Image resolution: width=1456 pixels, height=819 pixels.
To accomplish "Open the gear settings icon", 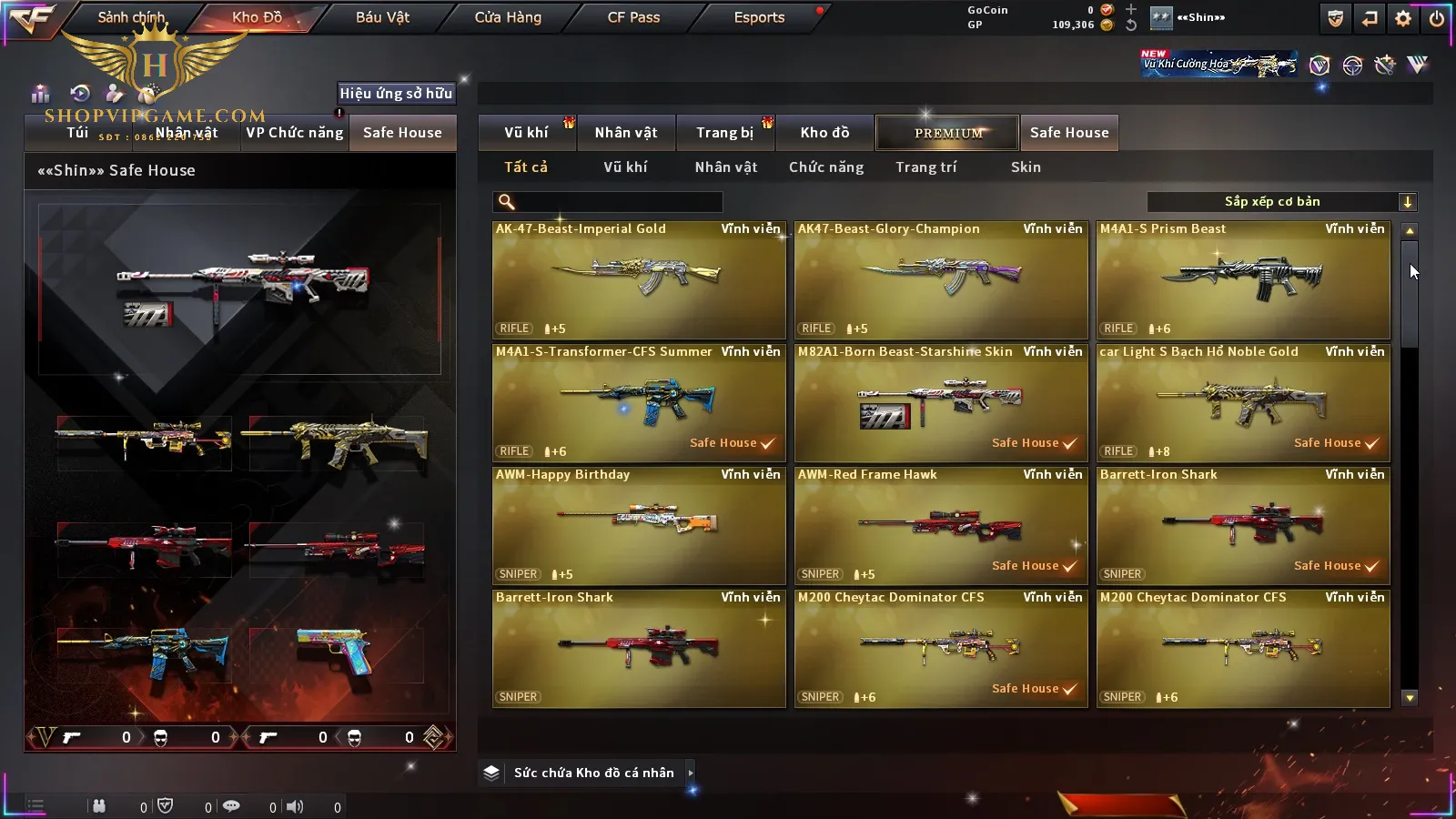I will pyautogui.click(x=1403, y=18).
